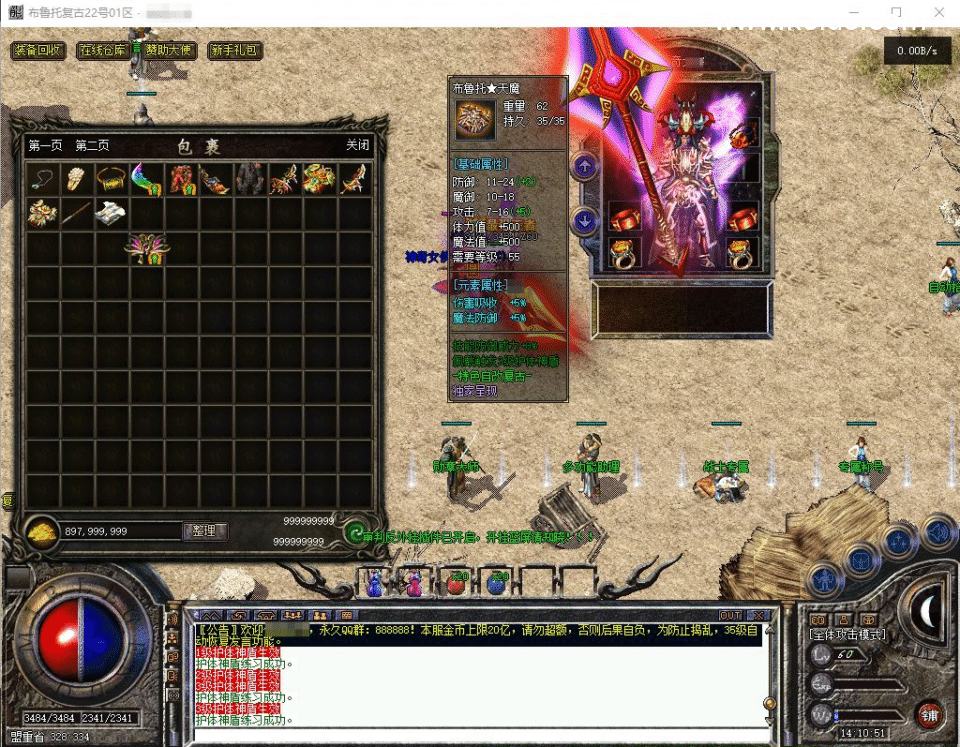960x747 pixels.
Task: Open the red 铺 shop button
Action: tap(930, 714)
